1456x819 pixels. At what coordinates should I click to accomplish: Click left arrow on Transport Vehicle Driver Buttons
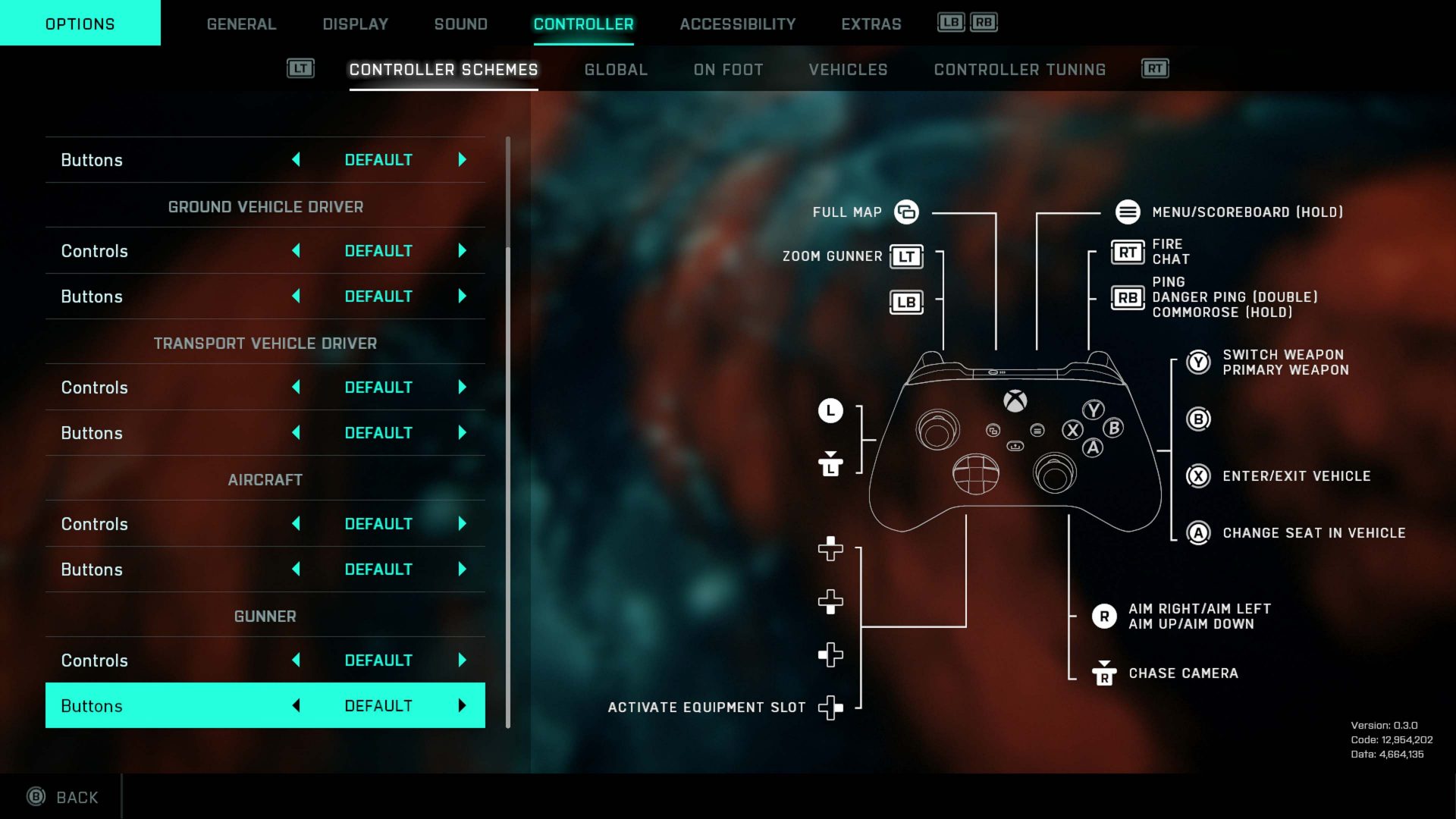[x=296, y=433]
